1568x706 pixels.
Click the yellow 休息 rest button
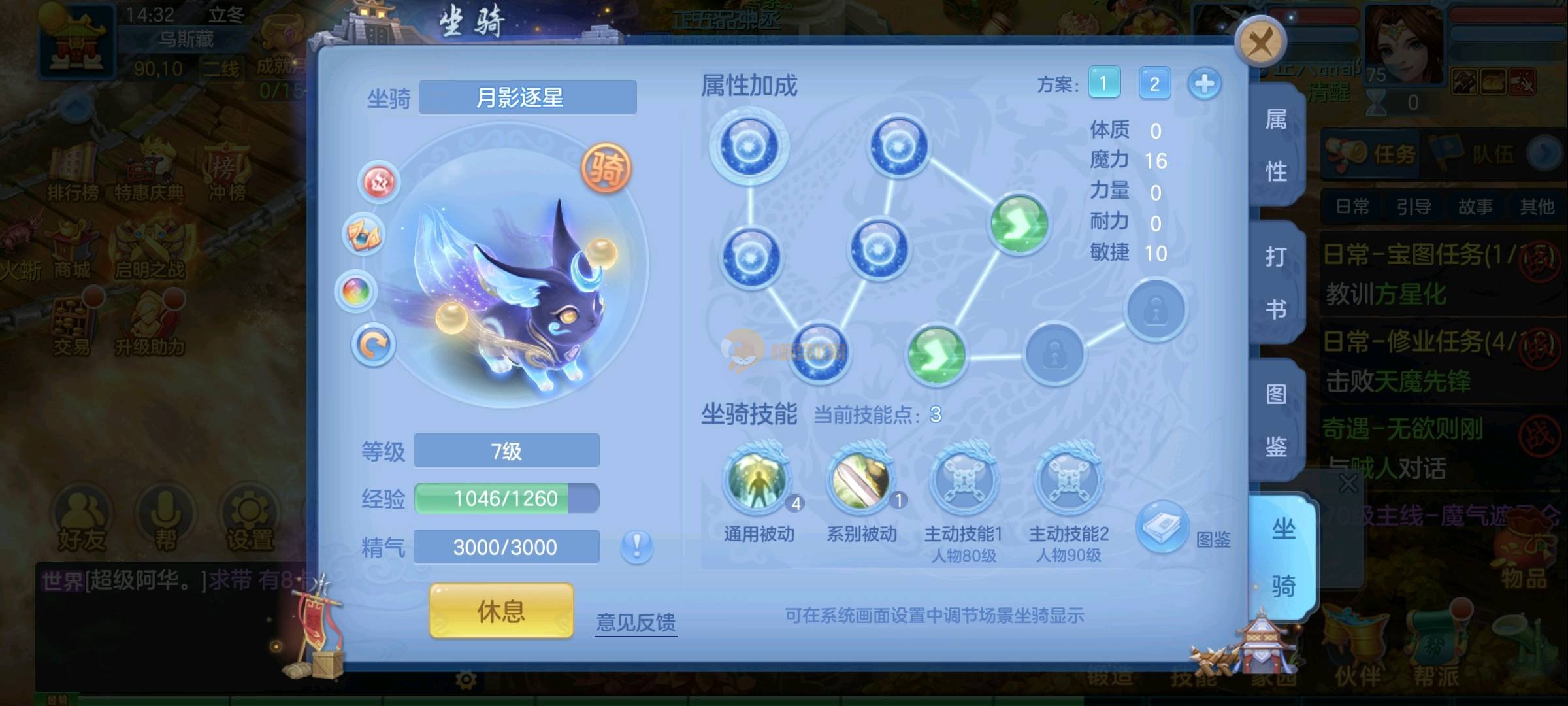(501, 611)
